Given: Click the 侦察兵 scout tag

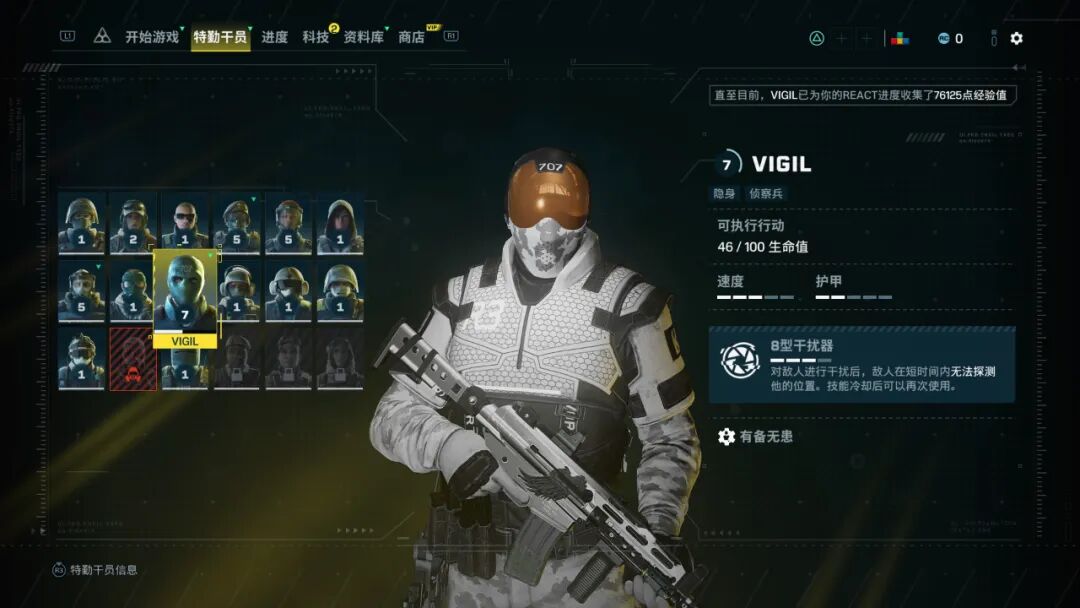Looking at the screenshot, I should tap(767, 194).
